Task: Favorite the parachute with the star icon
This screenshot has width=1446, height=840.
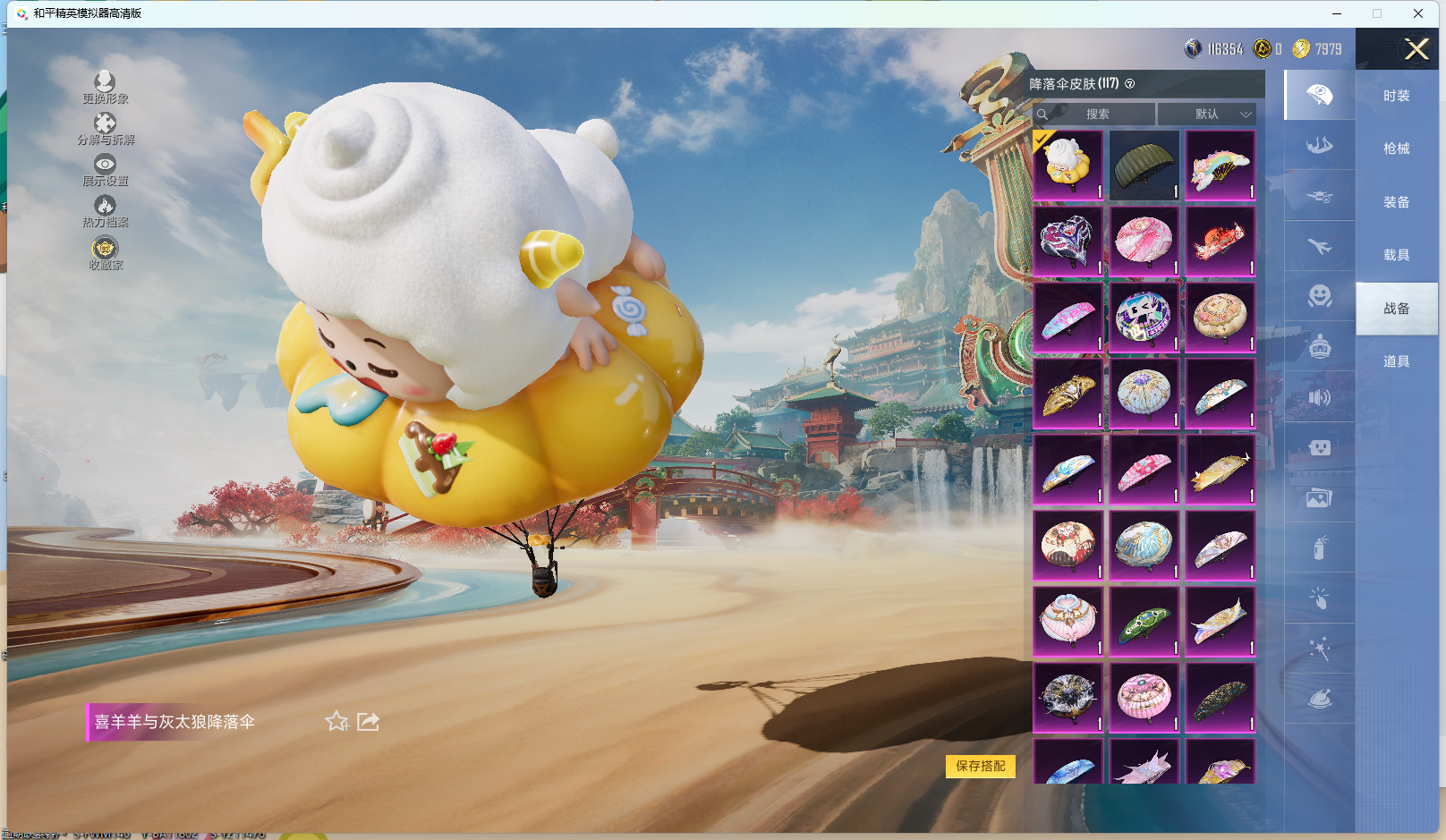Action: 336,722
